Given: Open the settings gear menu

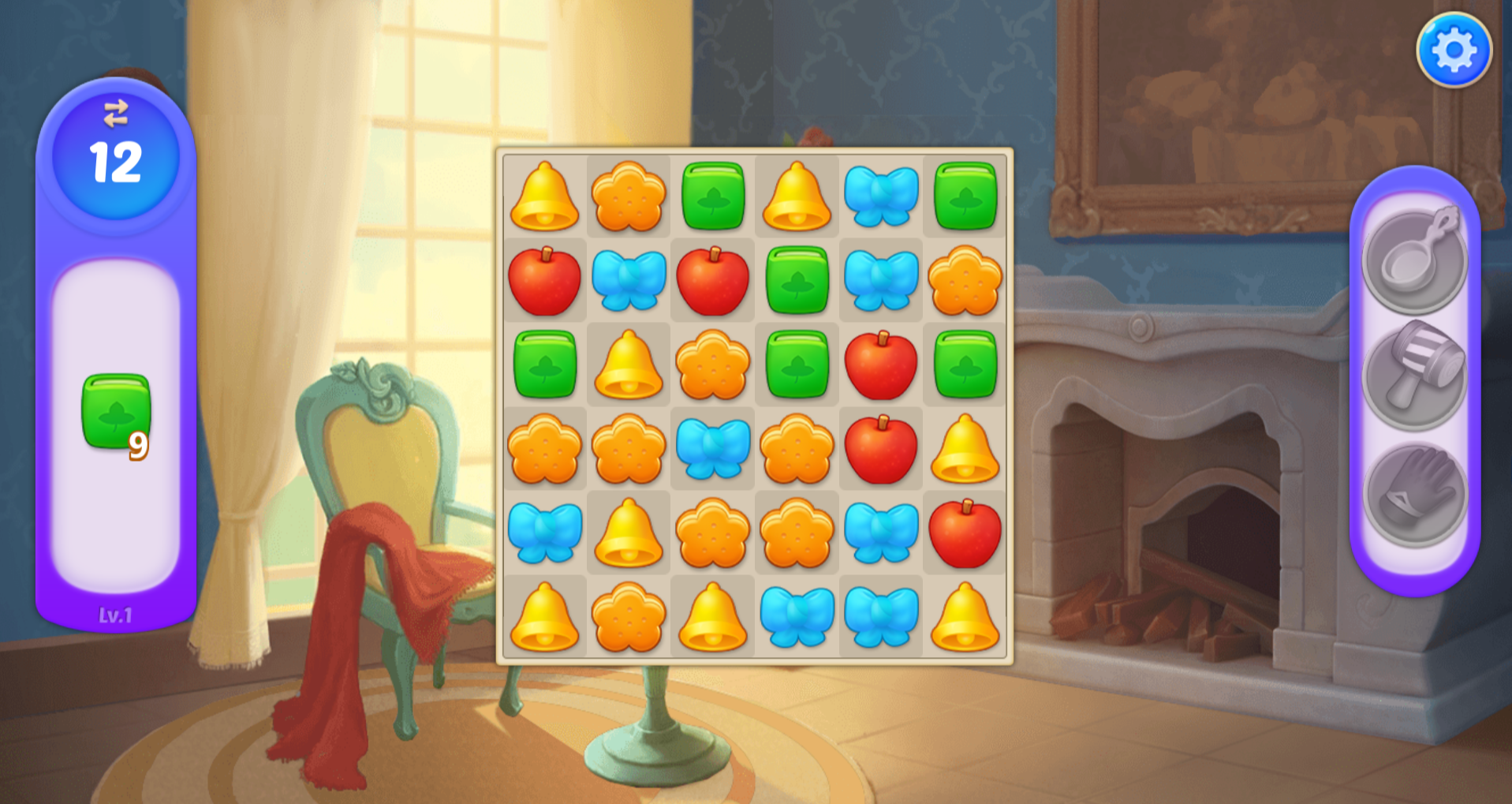Looking at the screenshot, I should [x=1455, y=50].
